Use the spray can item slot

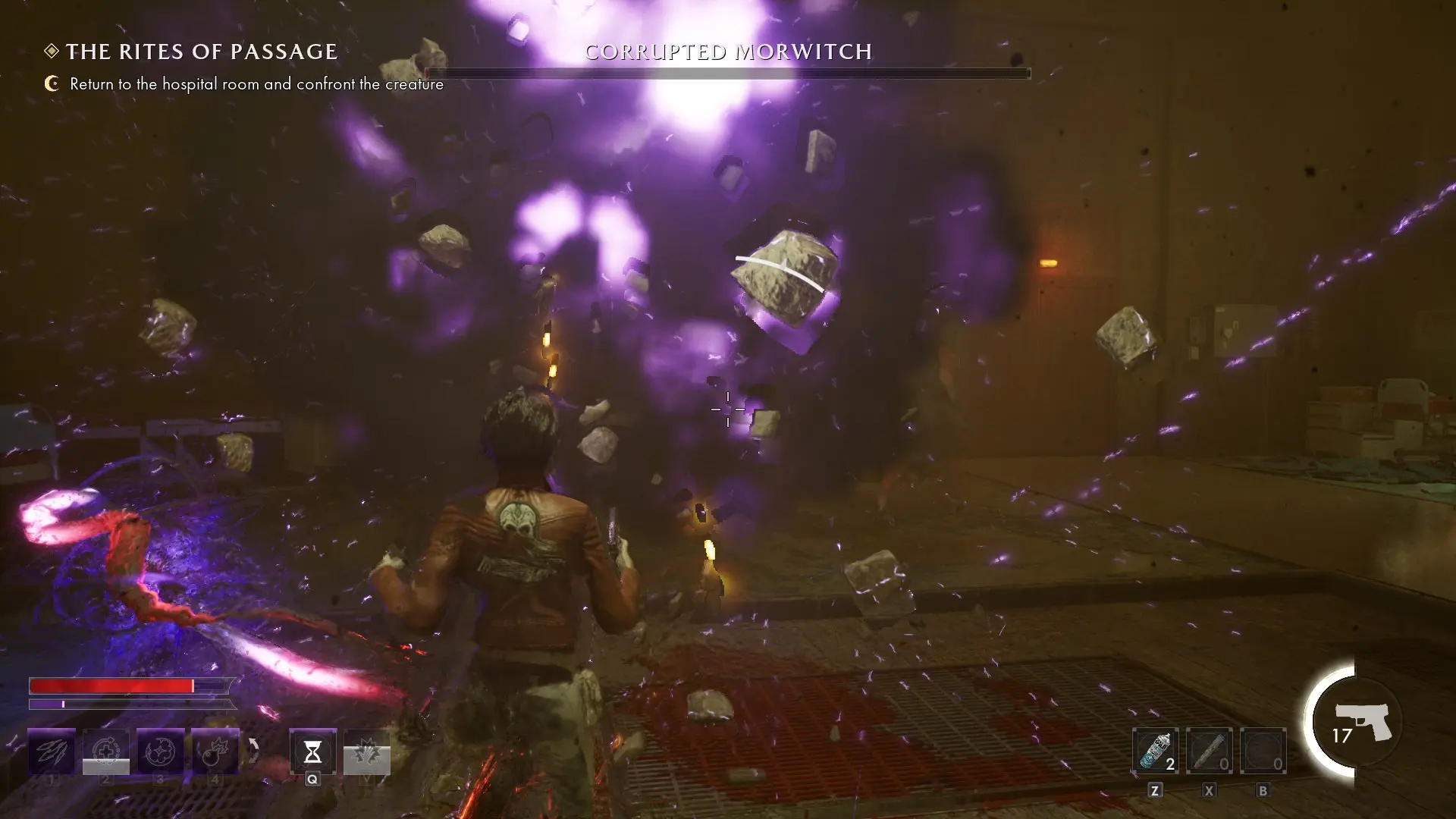point(1155,751)
